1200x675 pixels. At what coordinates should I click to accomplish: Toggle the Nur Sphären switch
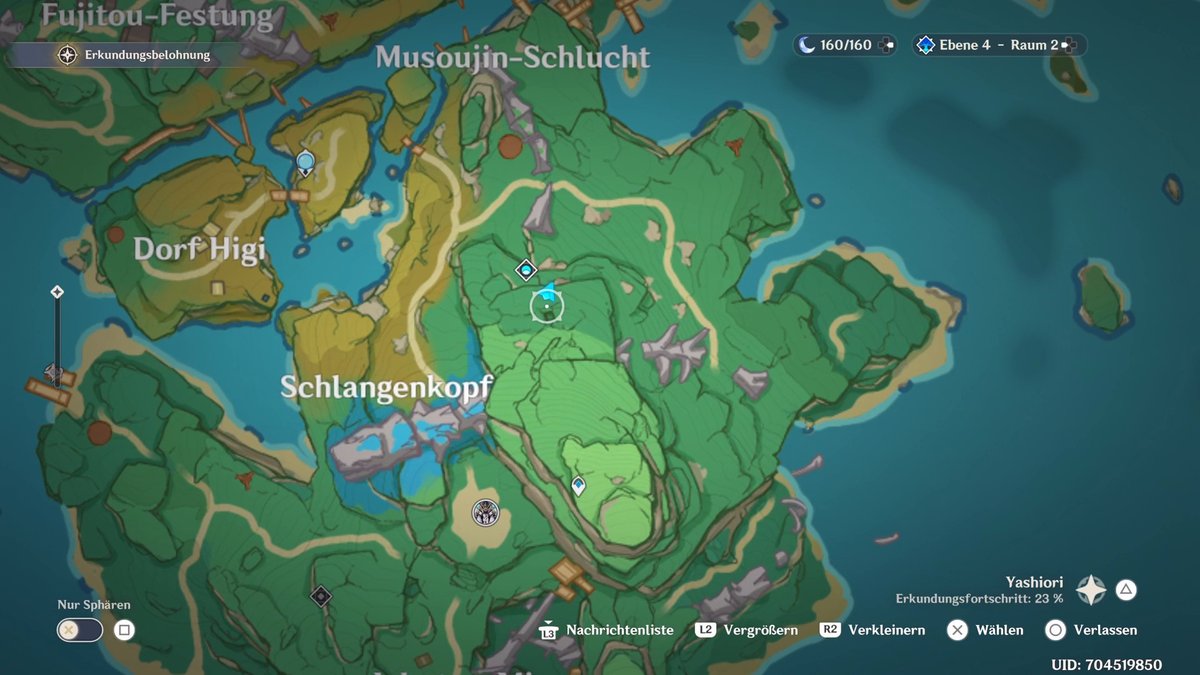coord(80,630)
